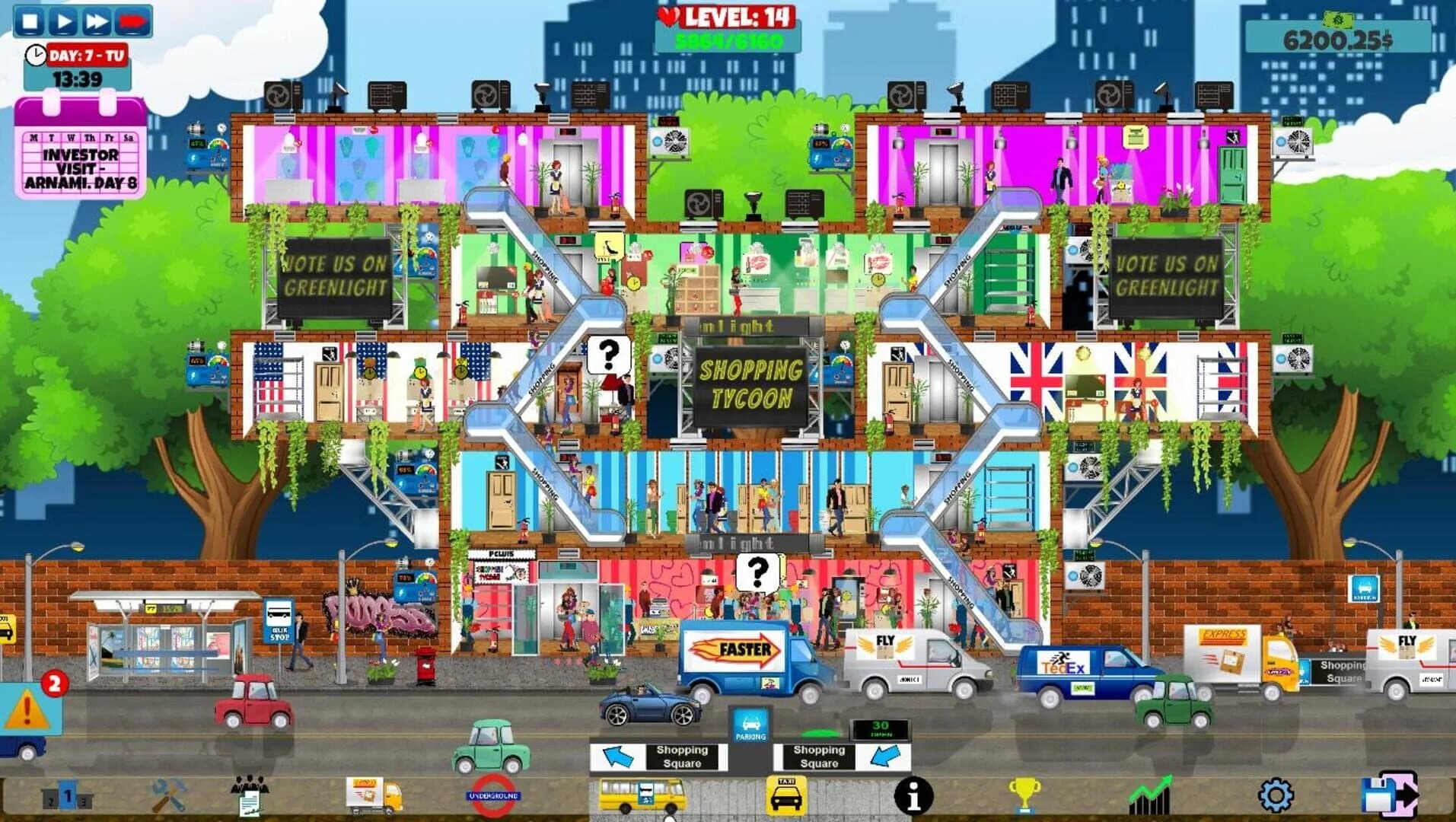Pause the game with the stop button

[29, 20]
